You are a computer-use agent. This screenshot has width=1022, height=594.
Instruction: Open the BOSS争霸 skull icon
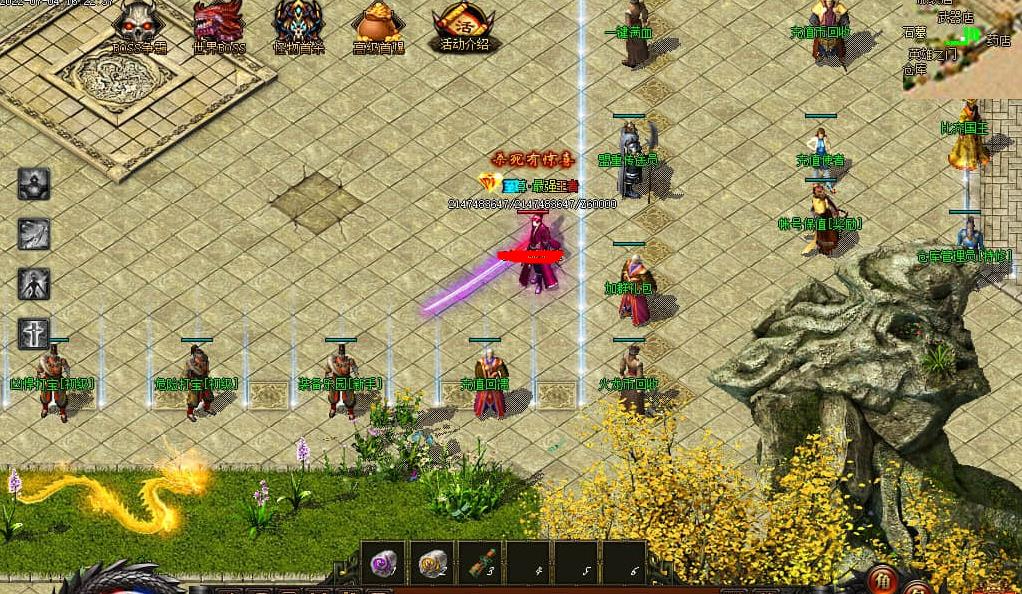tap(138, 26)
